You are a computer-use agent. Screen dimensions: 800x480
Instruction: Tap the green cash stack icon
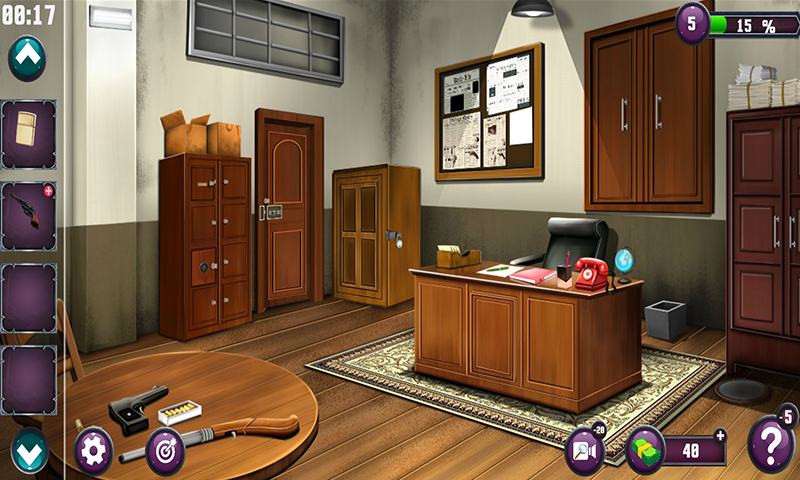[x=645, y=450]
